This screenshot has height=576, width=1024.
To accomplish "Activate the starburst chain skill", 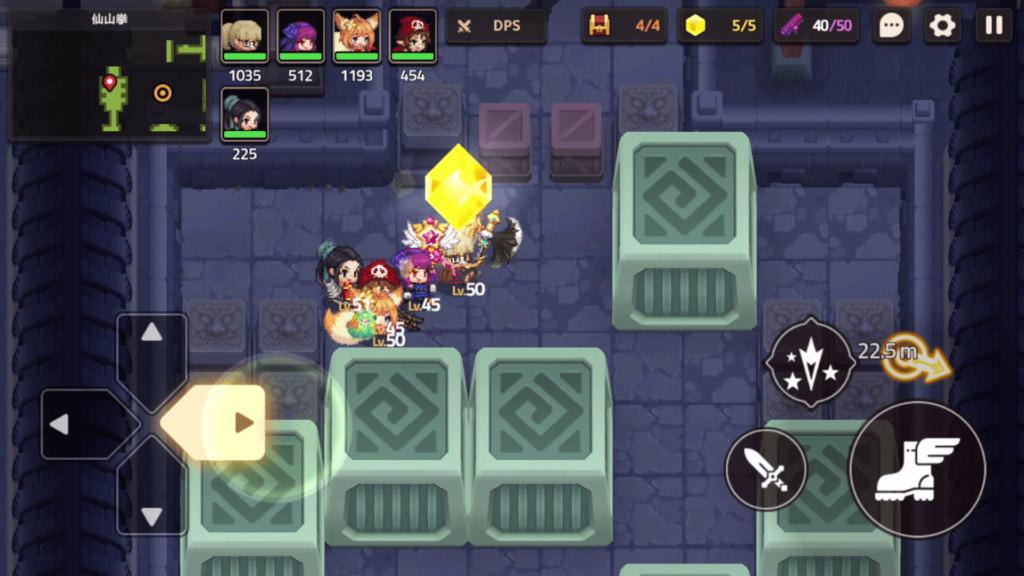I will click(811, 362).
